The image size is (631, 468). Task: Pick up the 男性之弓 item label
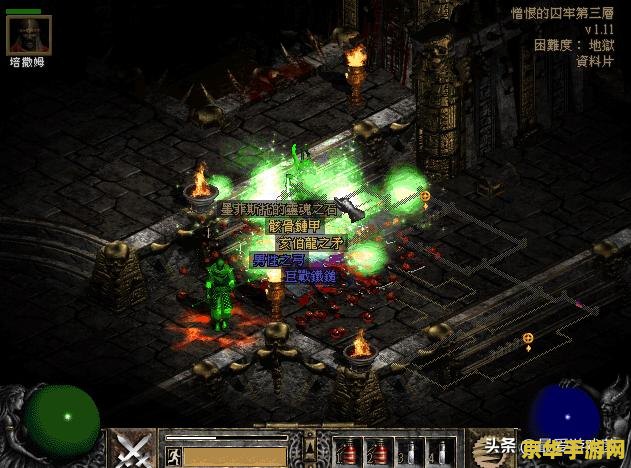tap(274, 259)
